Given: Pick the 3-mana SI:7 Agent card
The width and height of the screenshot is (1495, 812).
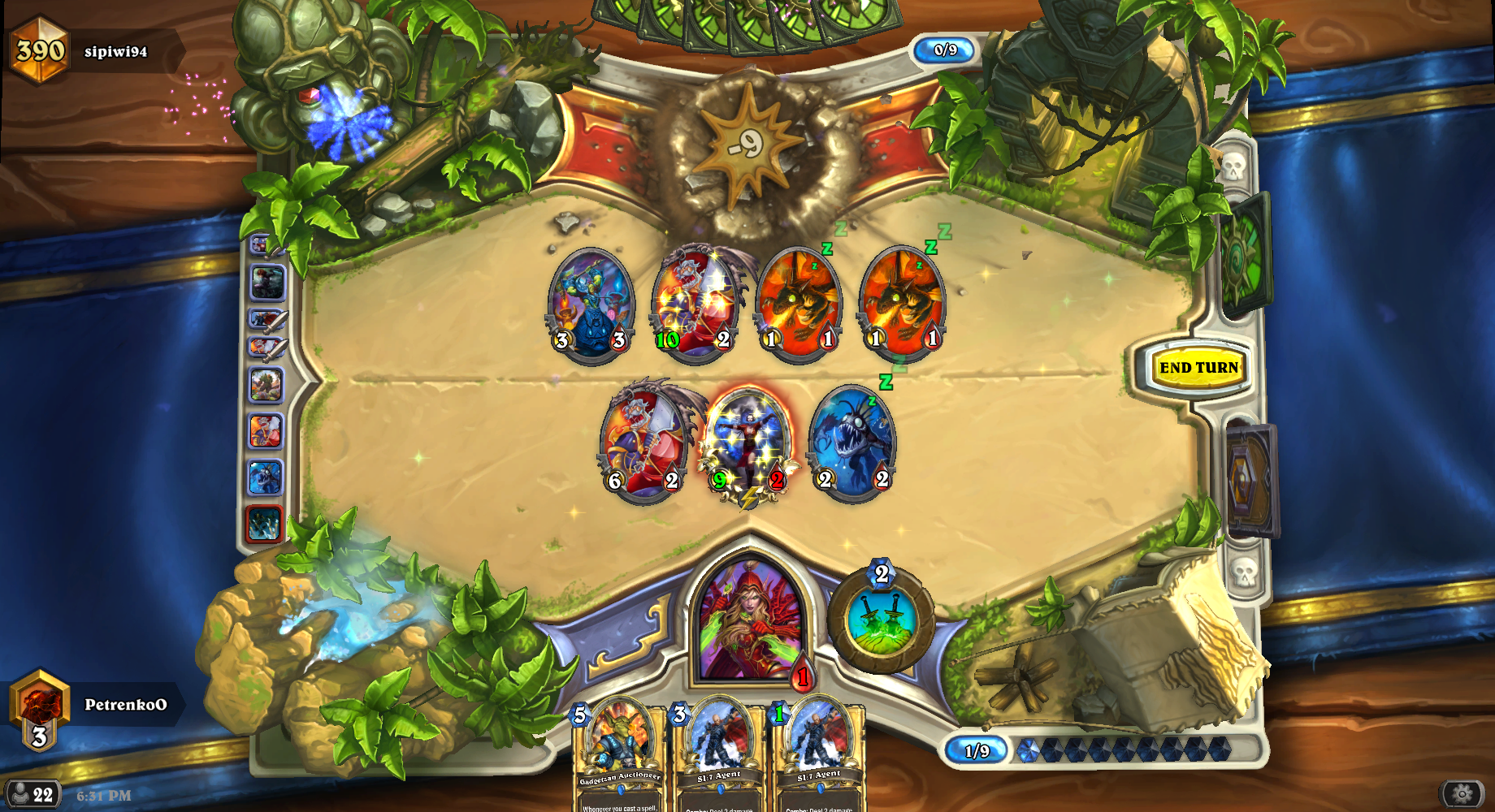Looking at the screenshot, I should (x=719, y=755).
